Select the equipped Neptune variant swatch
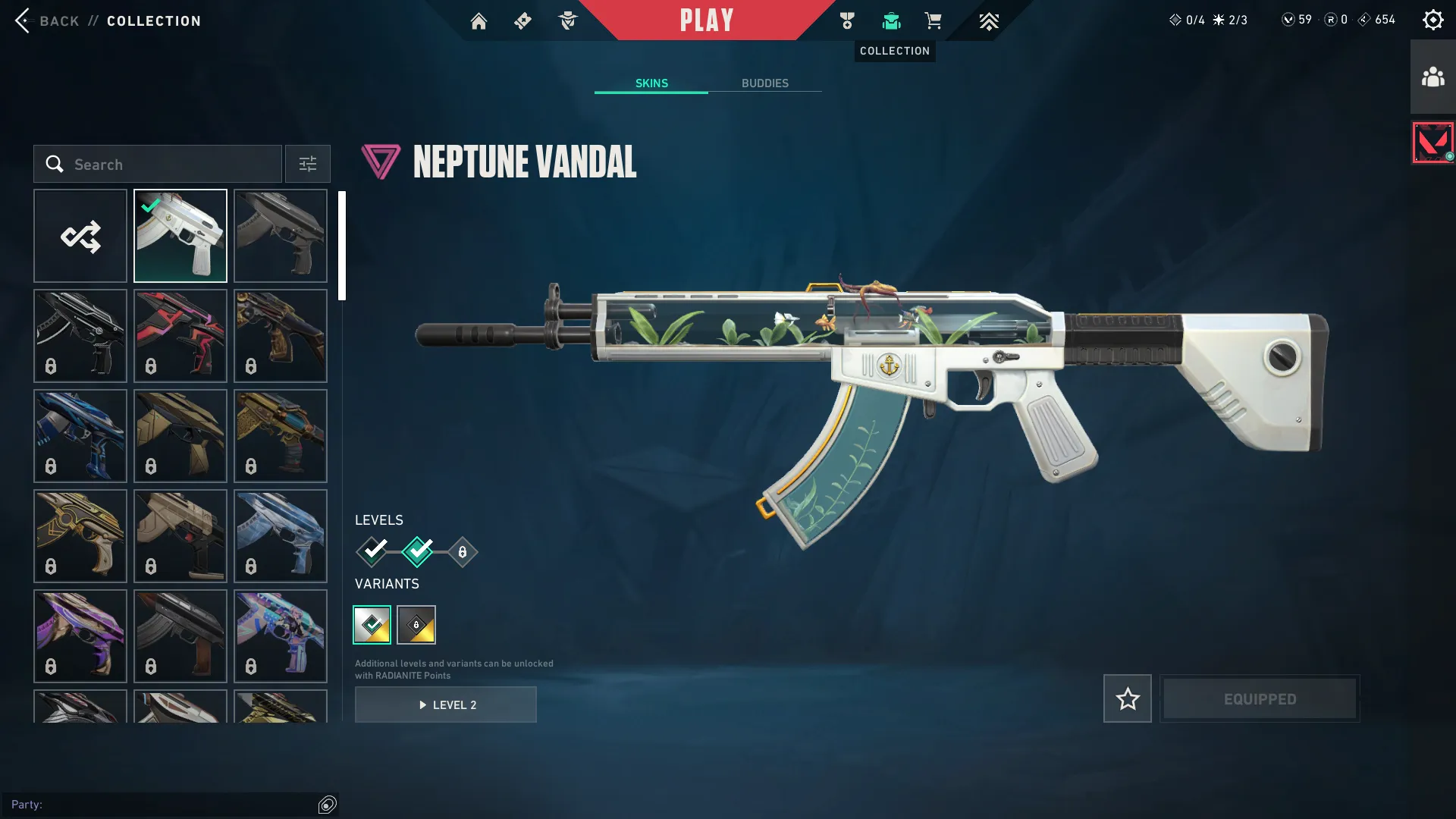The image size is (1456, 819). pyautogui.click(x=372, y=624)
